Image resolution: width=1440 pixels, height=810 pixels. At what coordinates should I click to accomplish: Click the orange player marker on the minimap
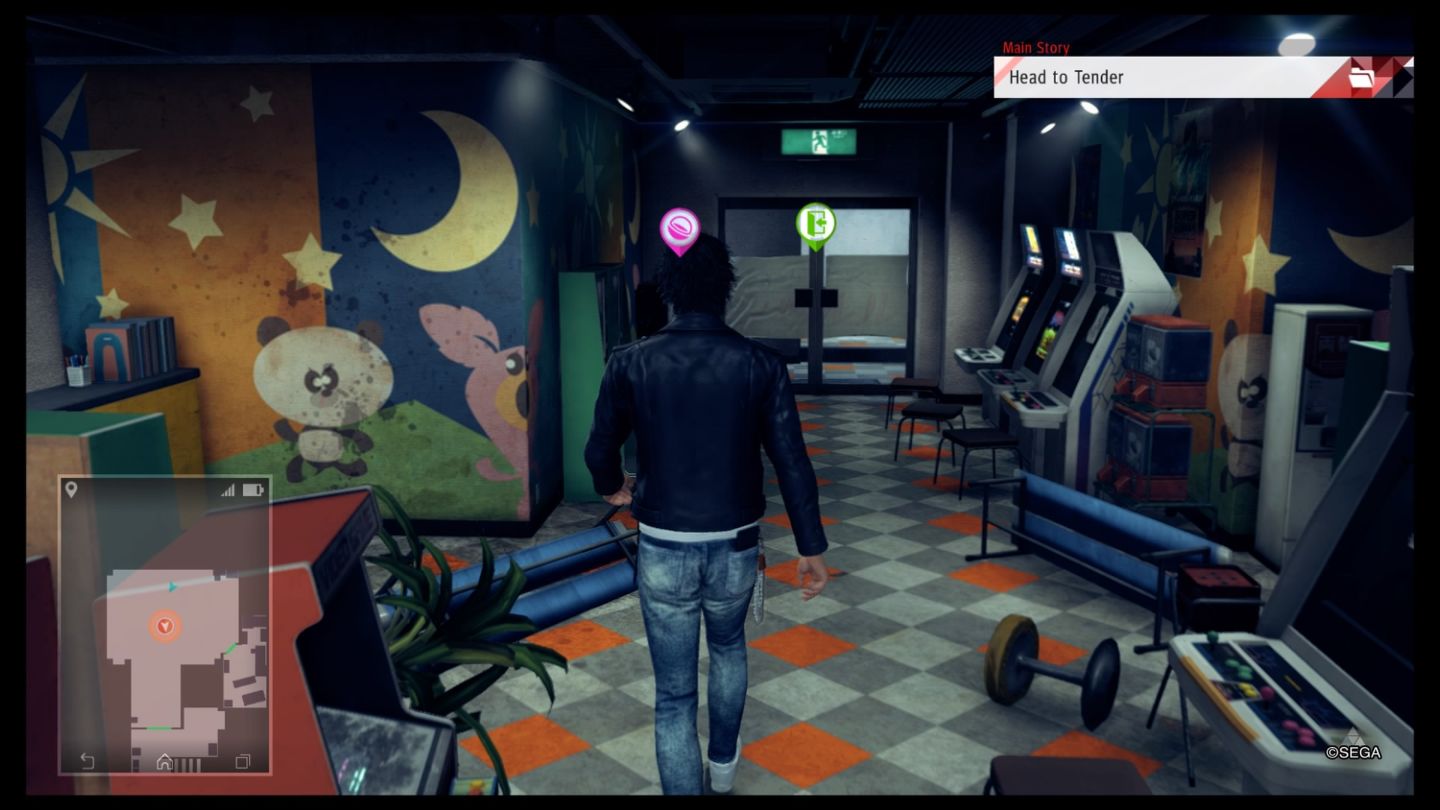tap(165, 627)
